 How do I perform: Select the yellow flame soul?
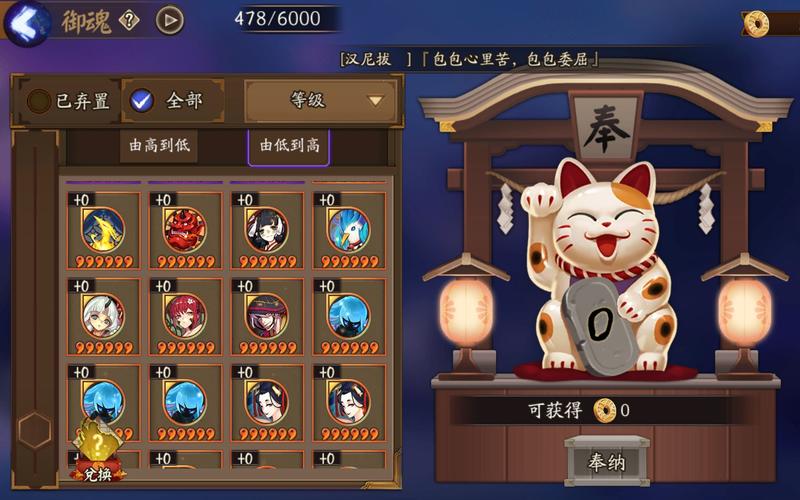tap(103, 230)
